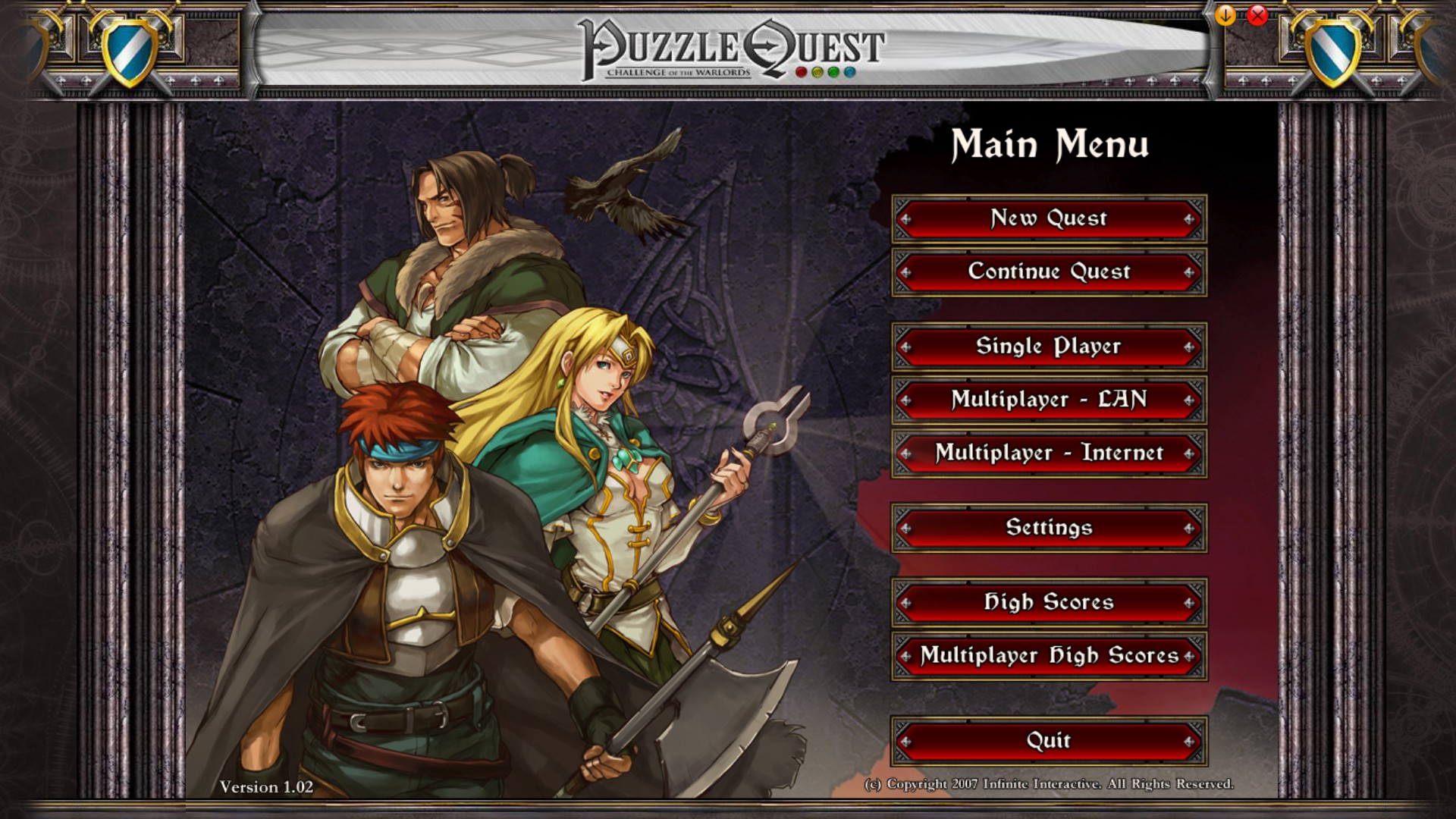Open the Single Player mode
The width and height of the screenshot is (1456, 819).
tap(1049, 347)
